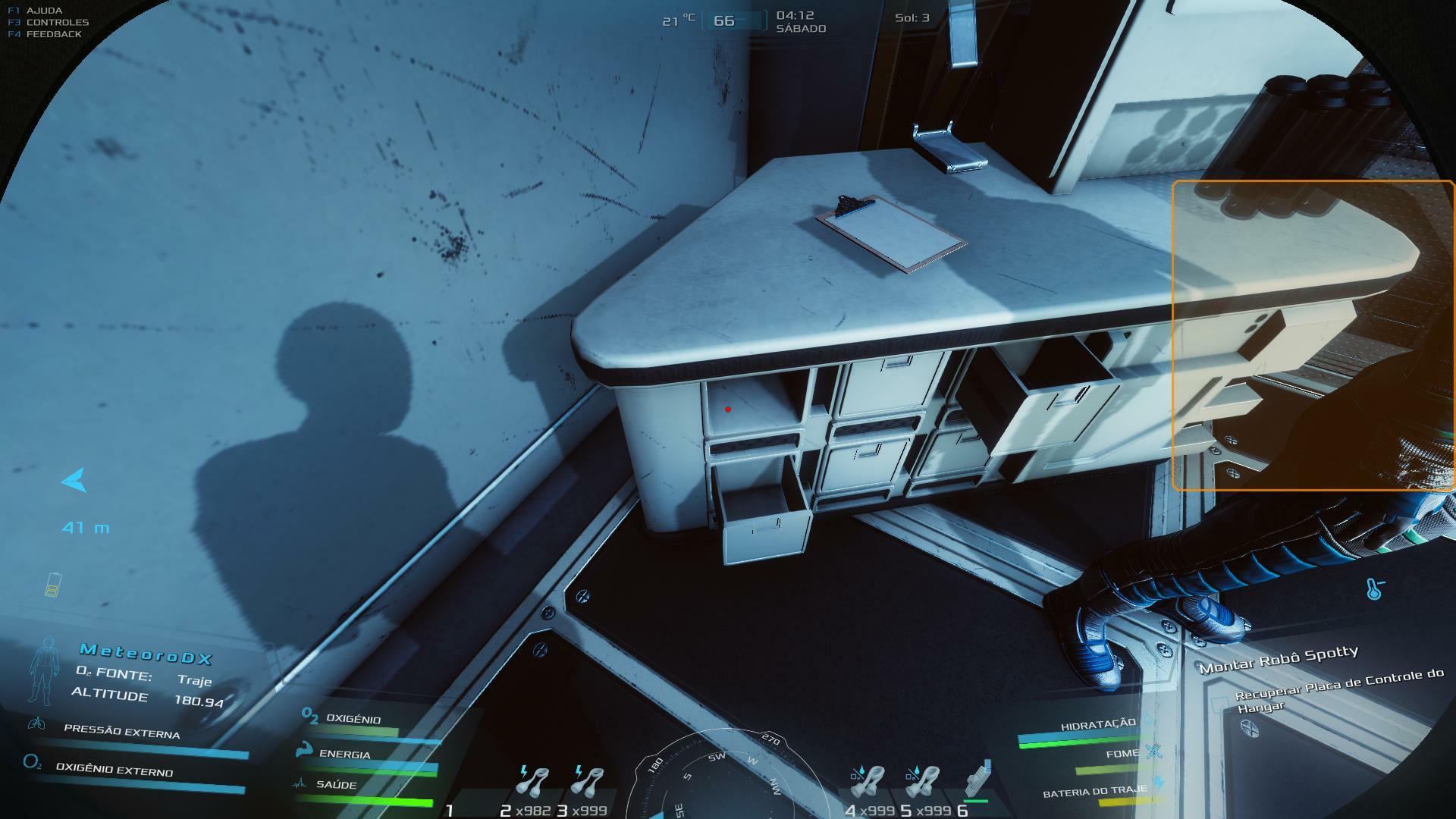The image size is (1456, 819).
Task: Click the blue waypoint arrow marker
Action: pyautogui.click(x=74, y=480)
